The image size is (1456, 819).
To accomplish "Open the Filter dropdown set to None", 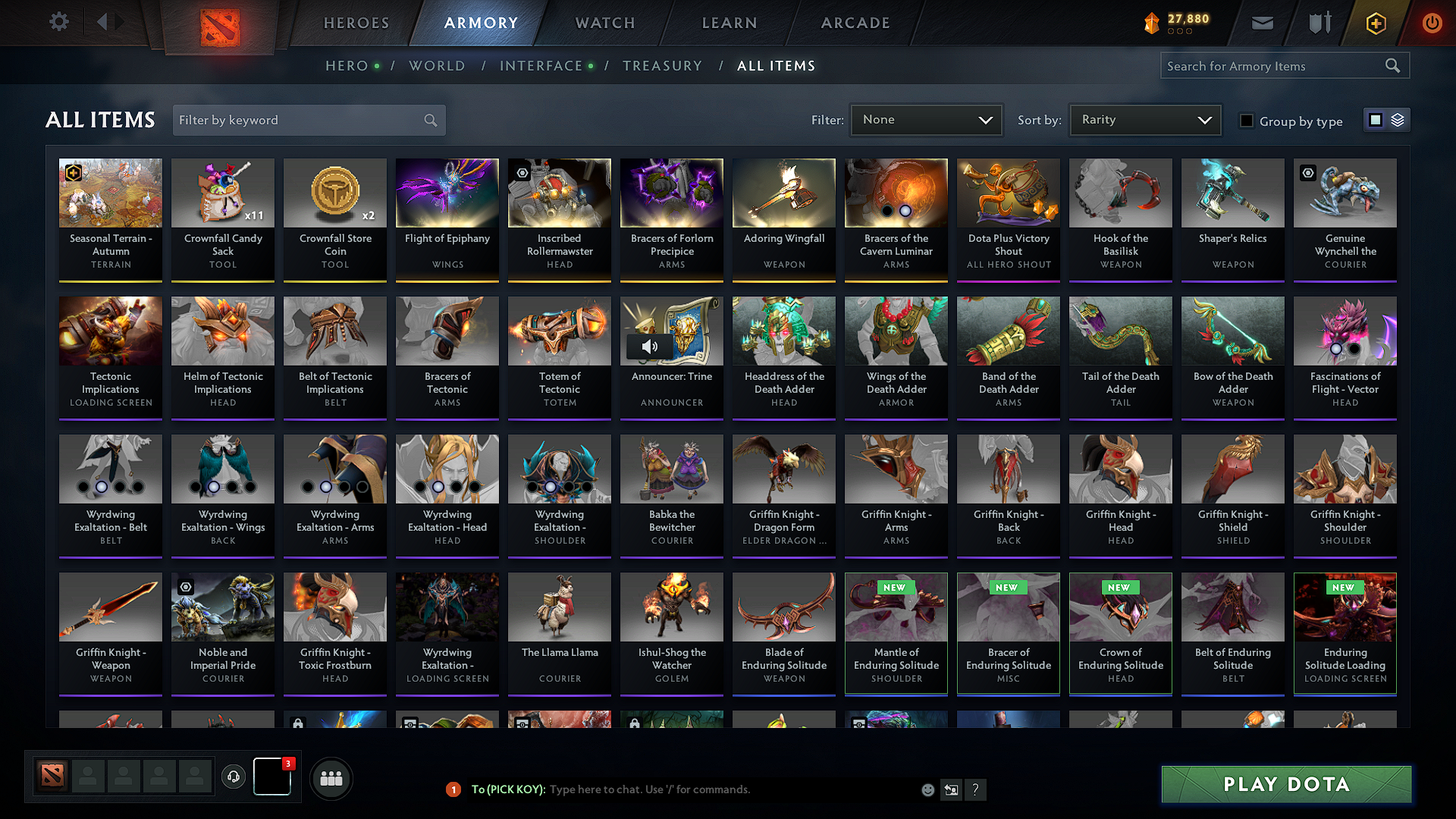I will click(926, 119).
